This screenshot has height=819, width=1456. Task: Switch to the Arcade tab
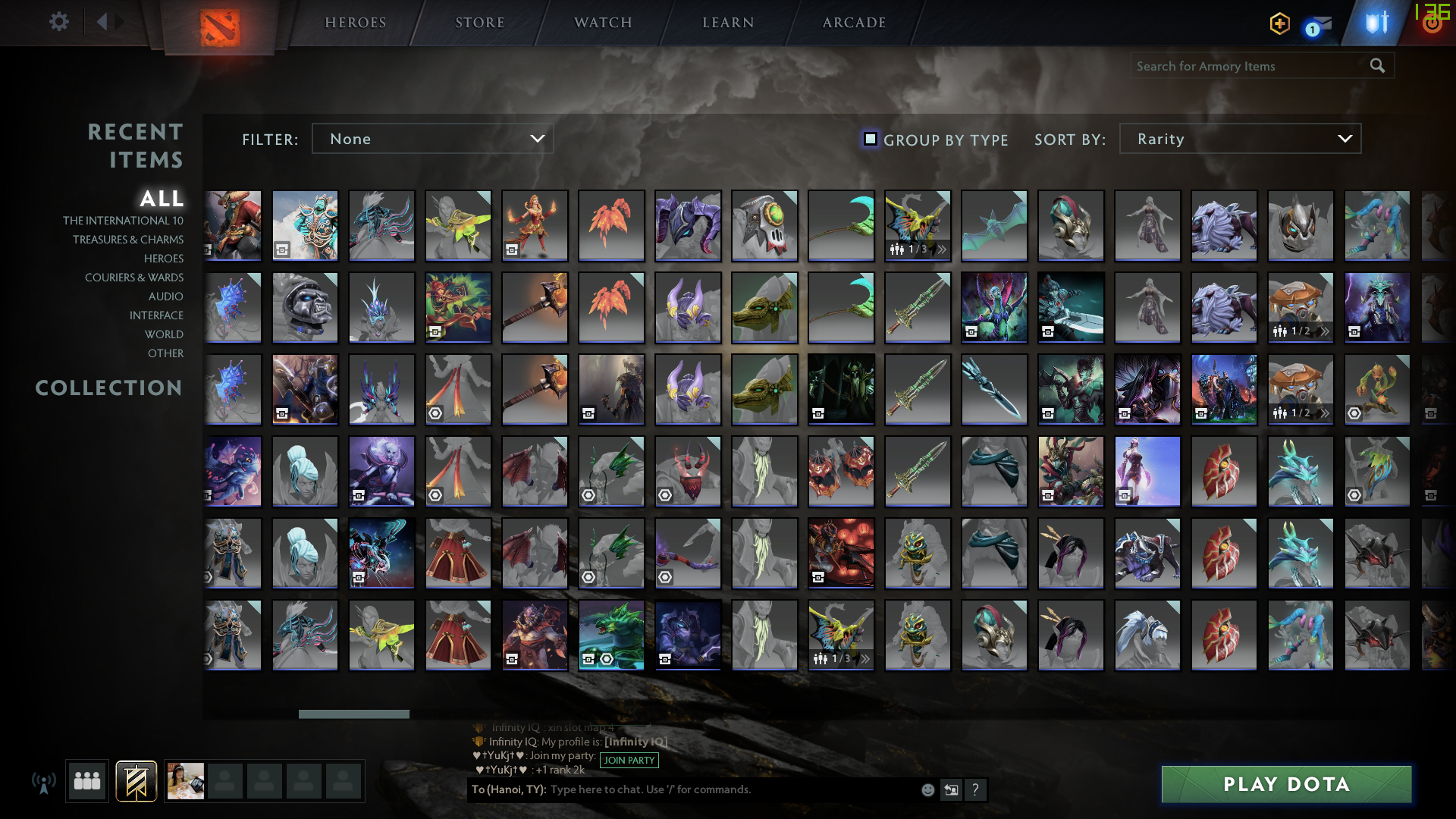point(853,23)
